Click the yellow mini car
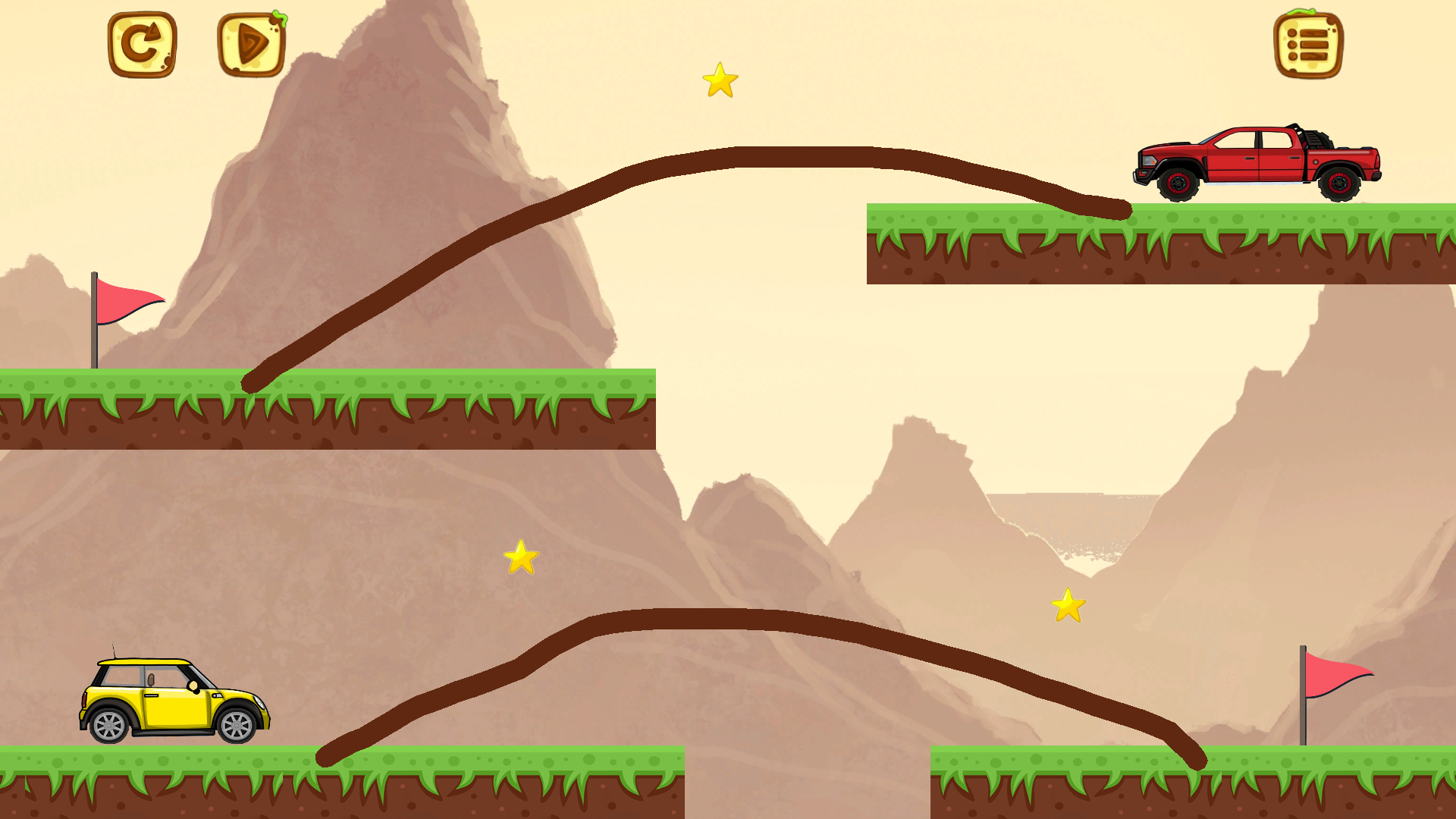Viewport: 1456px width, 819px height. tap(174, 701)
